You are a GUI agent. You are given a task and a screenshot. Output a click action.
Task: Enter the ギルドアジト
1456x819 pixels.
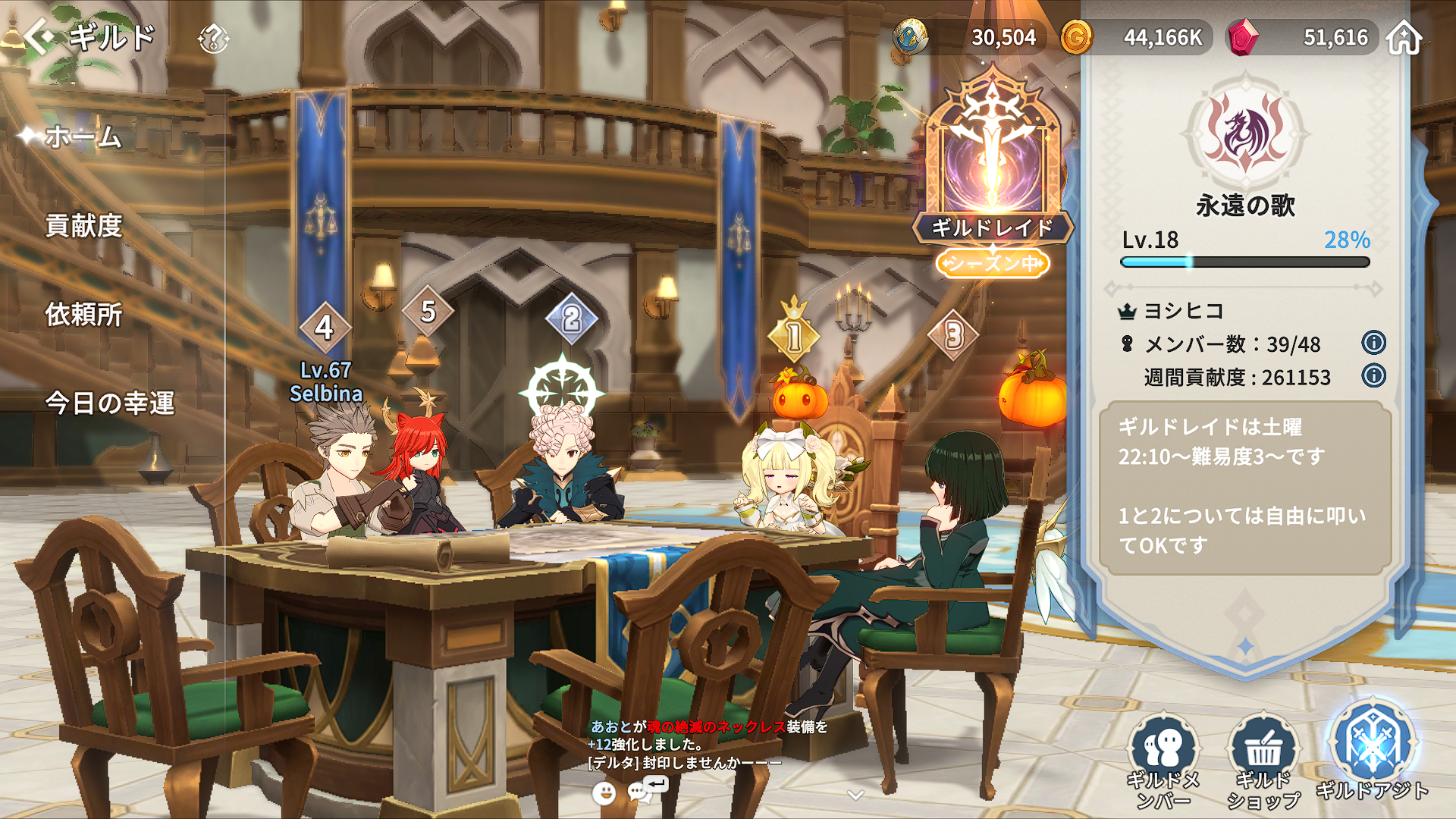1372,751
